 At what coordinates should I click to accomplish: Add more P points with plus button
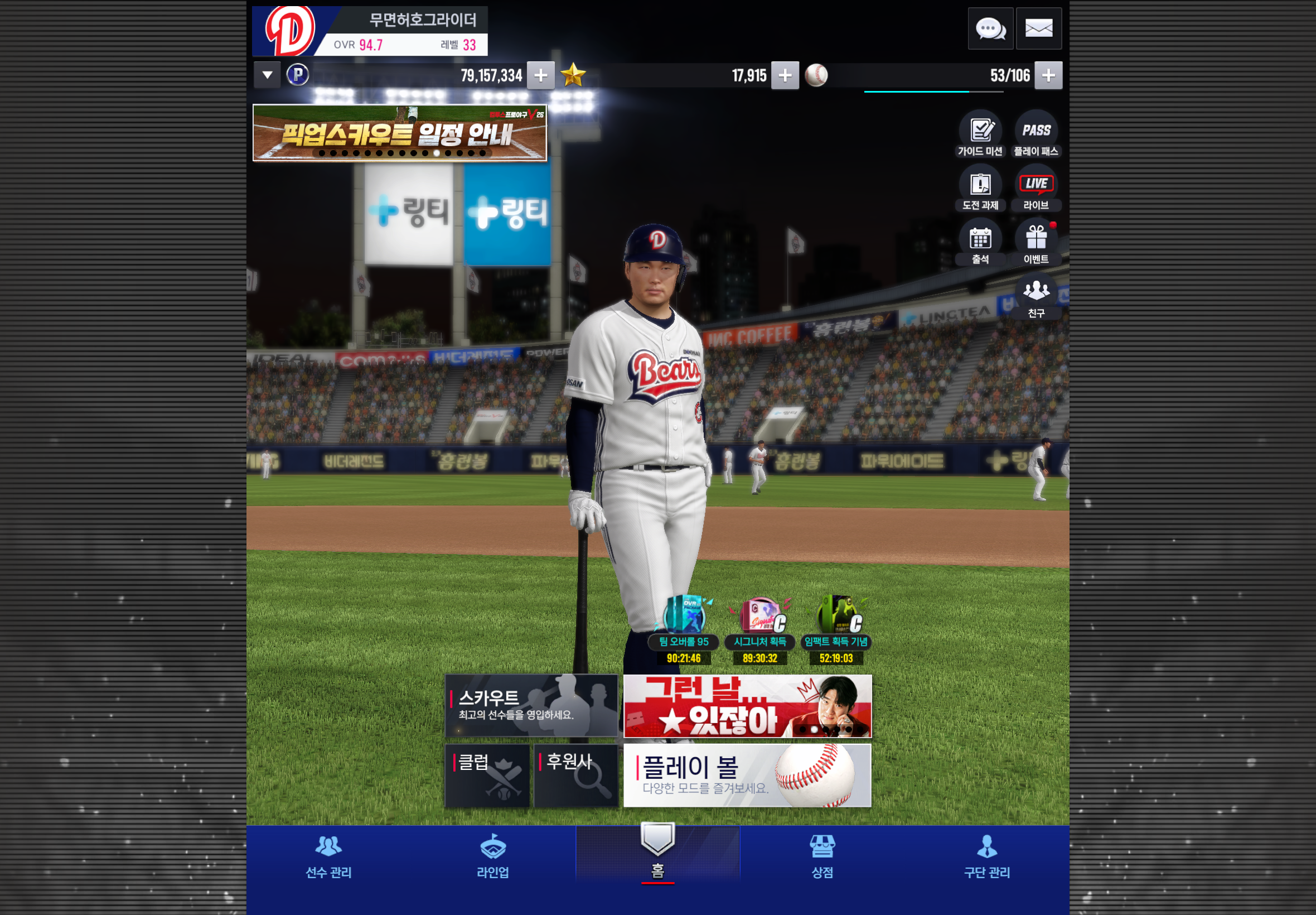click(x=540, y=75)
